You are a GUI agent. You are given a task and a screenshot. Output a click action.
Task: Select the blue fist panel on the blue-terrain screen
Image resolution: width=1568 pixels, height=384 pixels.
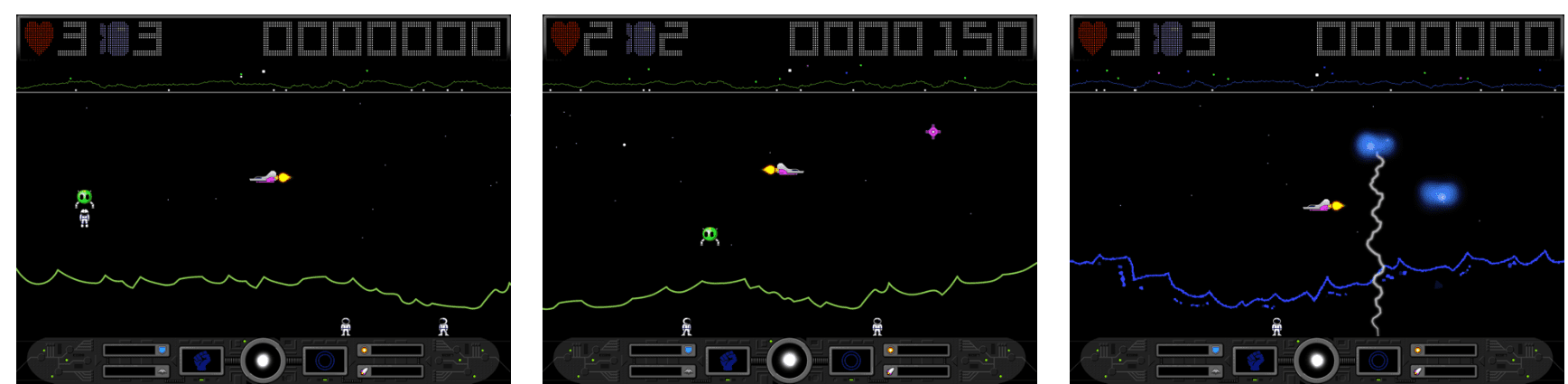1255,361
